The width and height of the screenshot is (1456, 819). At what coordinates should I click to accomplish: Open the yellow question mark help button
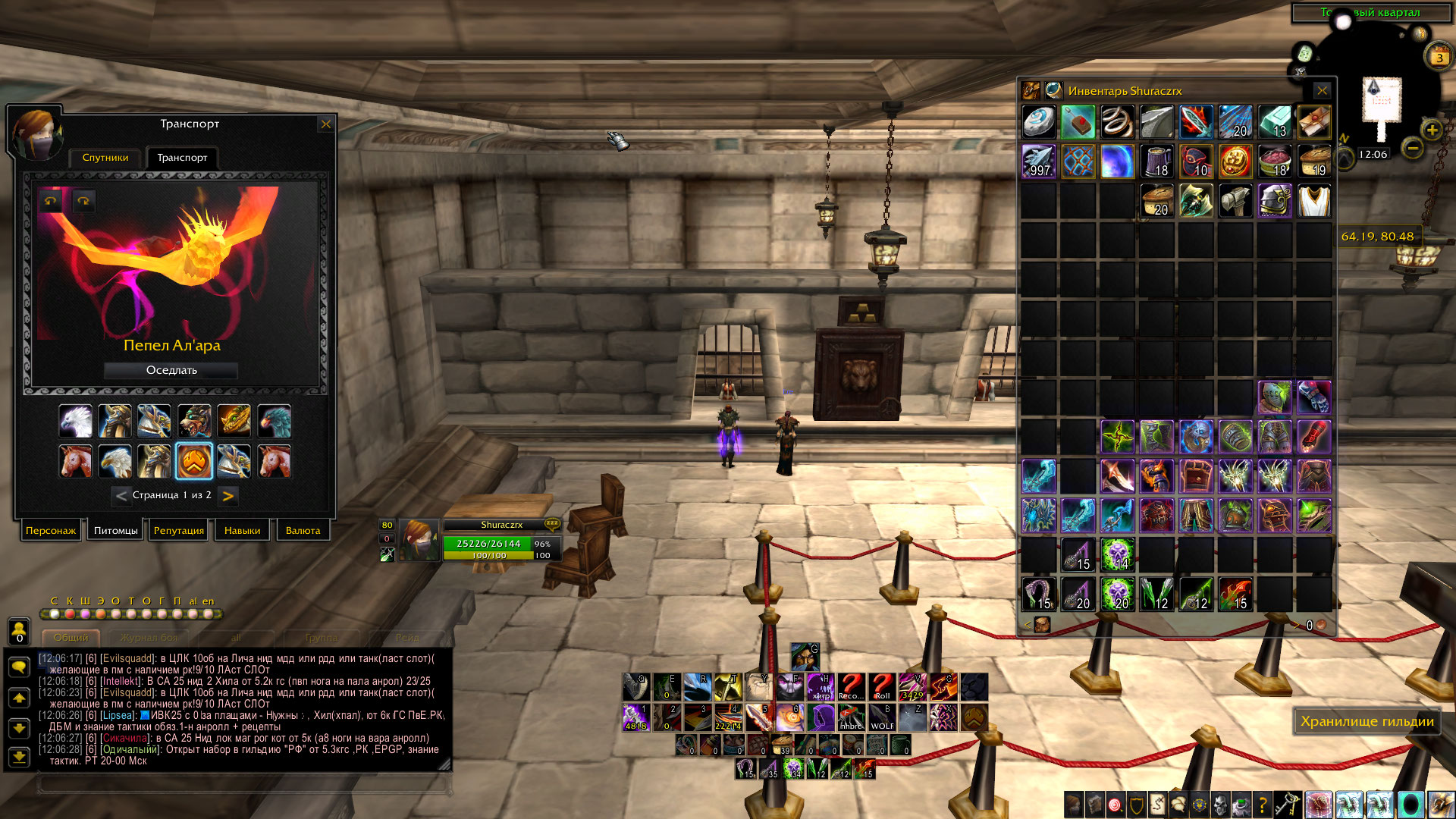point(1262,804)
